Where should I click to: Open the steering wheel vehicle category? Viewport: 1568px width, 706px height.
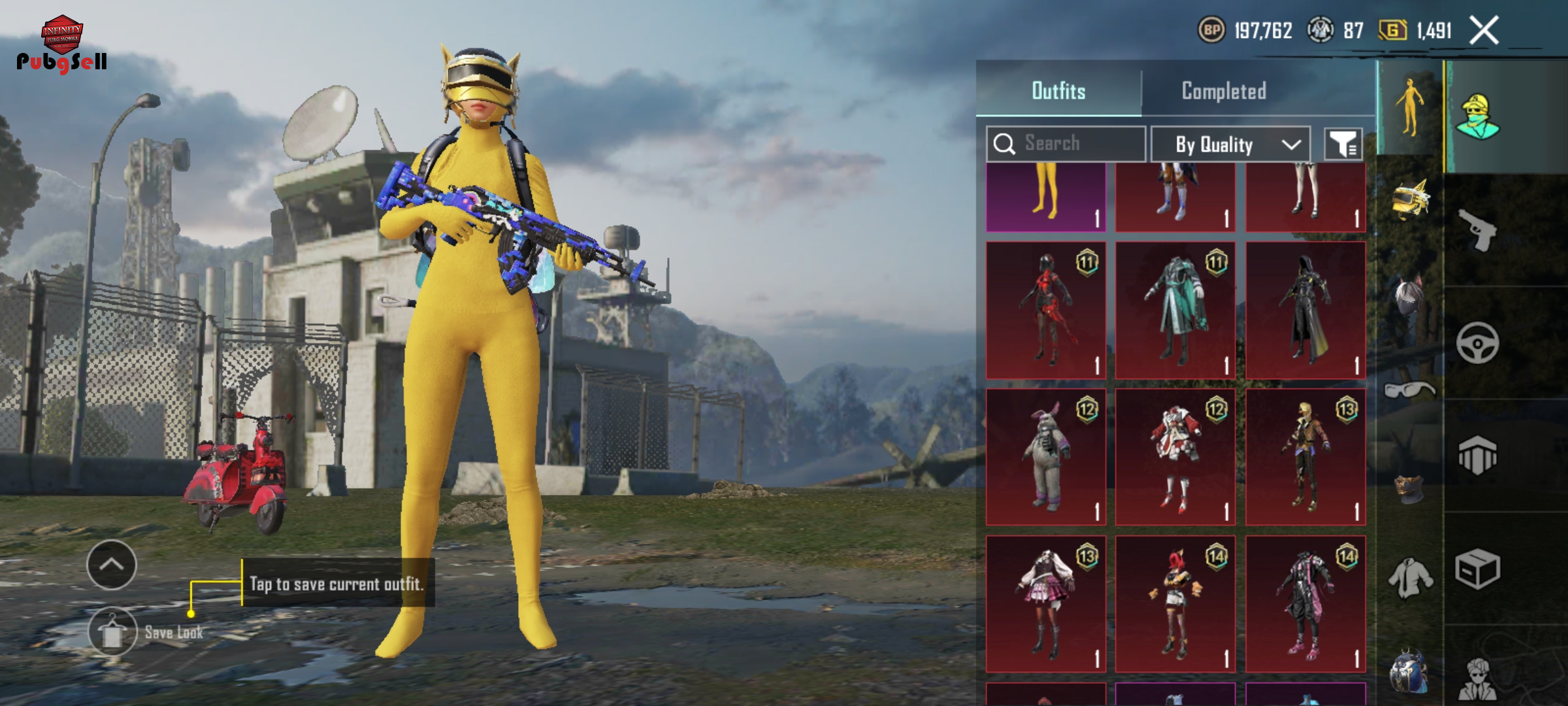click(x=1478, y=343)
